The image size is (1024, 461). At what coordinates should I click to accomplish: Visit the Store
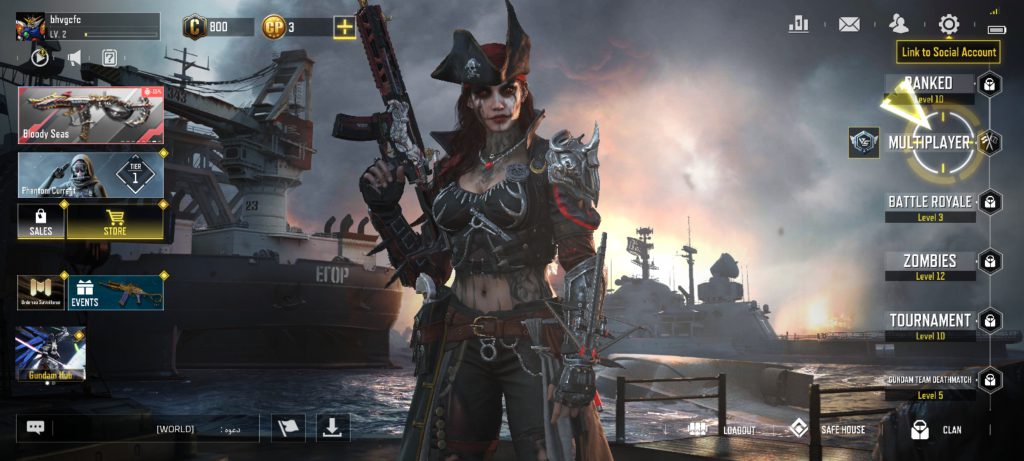click(115, 222)
